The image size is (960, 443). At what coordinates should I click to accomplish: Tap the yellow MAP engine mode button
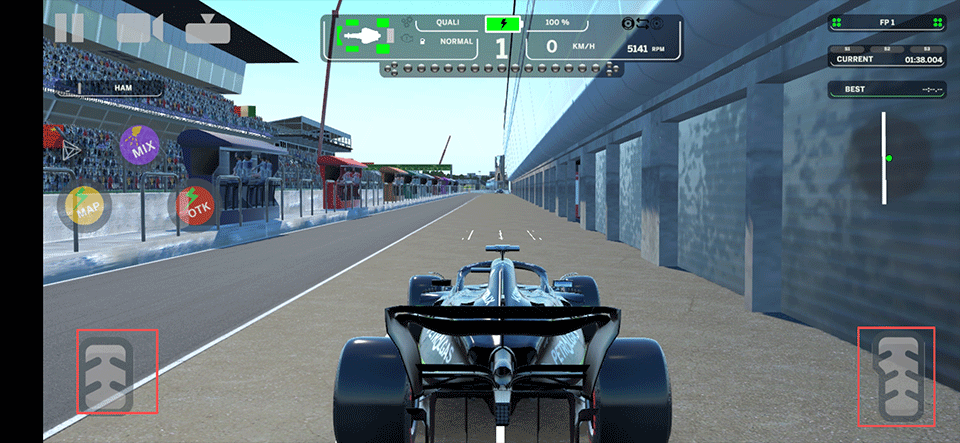(88, 205)
